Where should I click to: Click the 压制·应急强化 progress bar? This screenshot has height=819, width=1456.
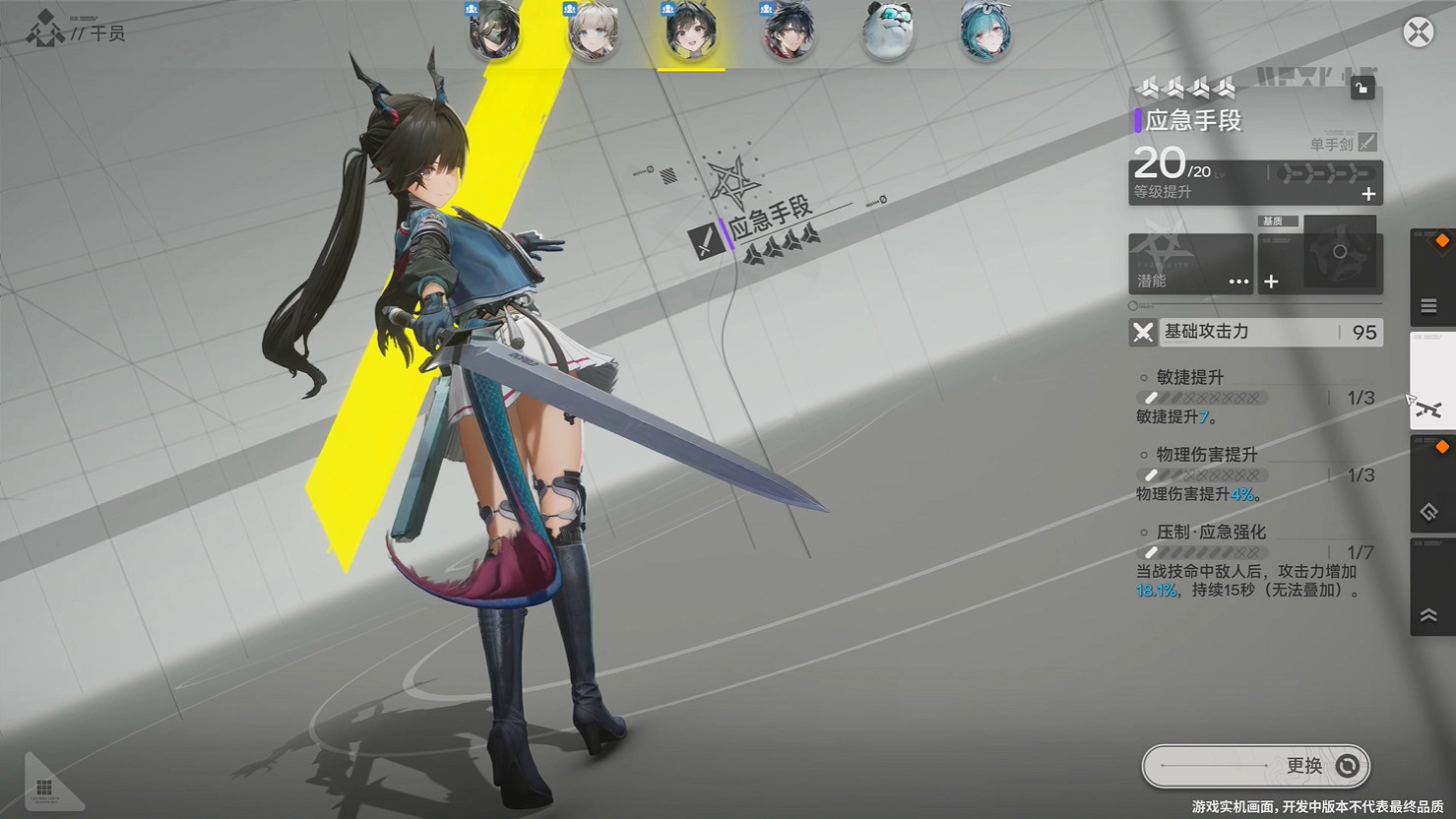1201,552
